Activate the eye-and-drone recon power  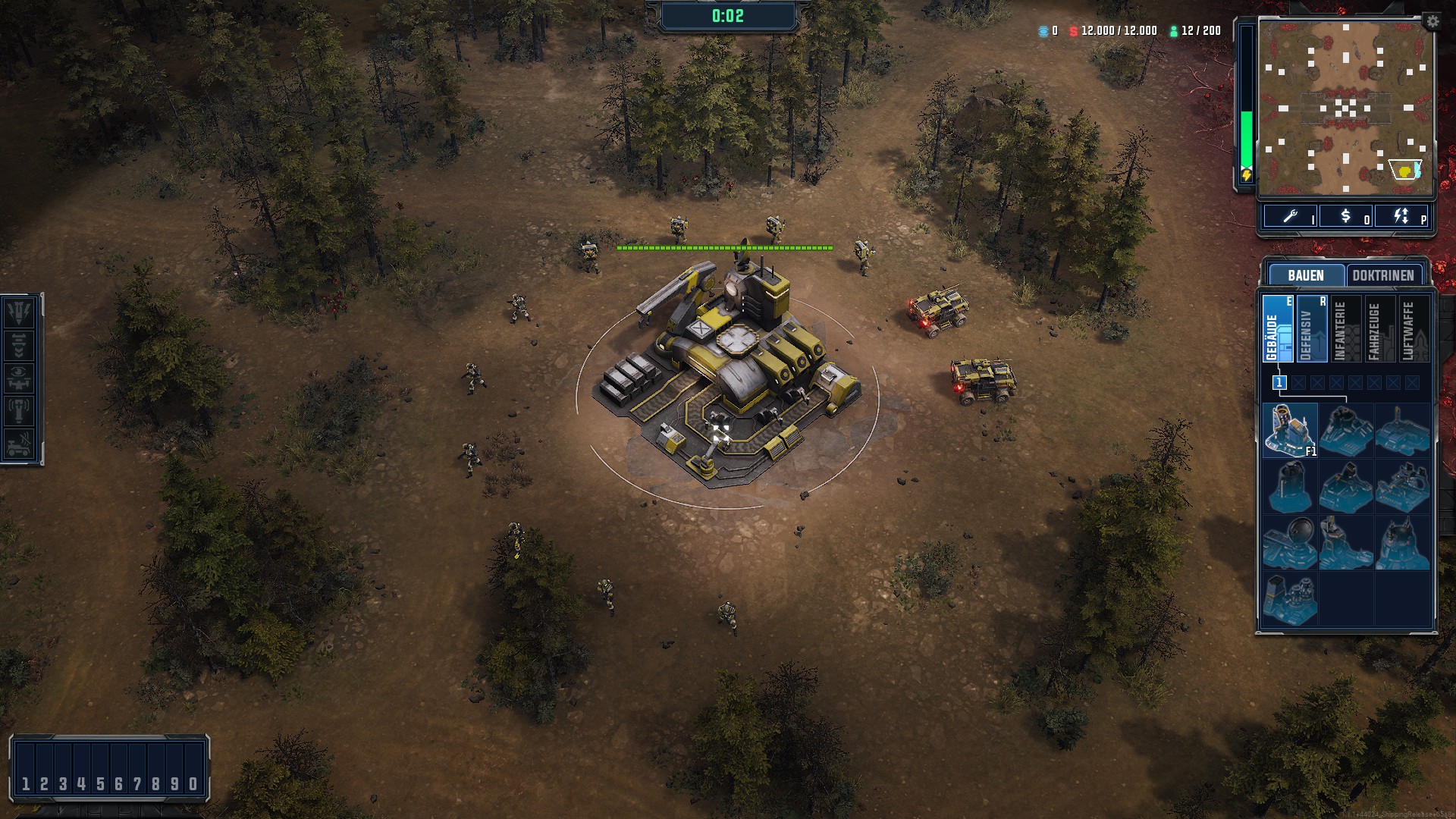click(19, 378)
